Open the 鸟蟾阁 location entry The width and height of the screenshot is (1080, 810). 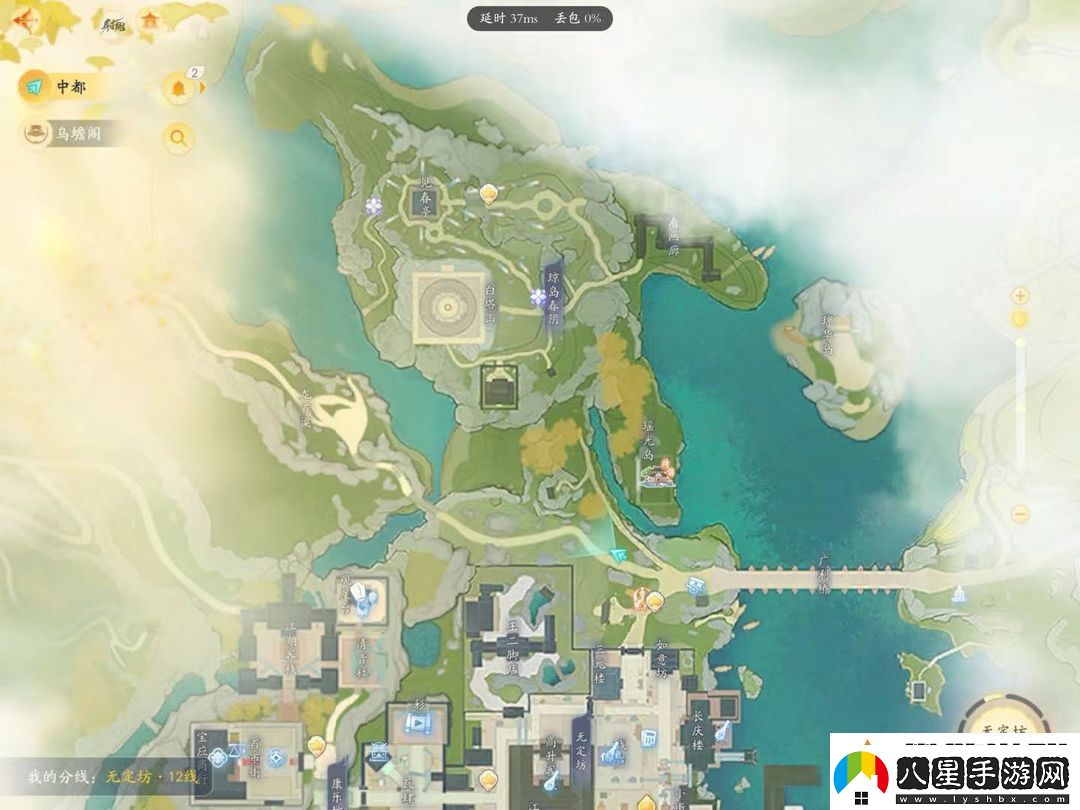[75, 133]
